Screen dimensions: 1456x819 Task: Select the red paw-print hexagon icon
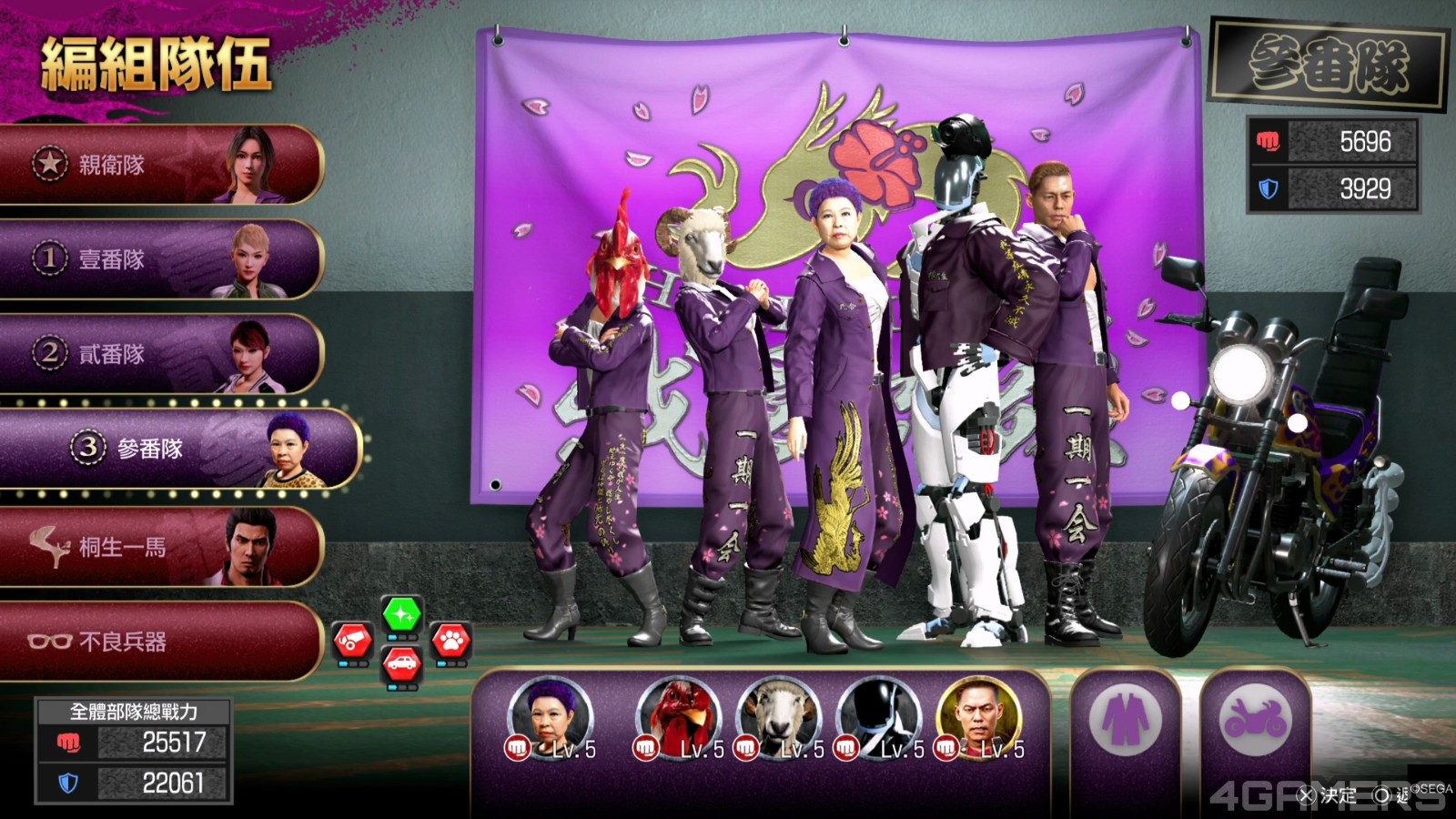(450, 642)
